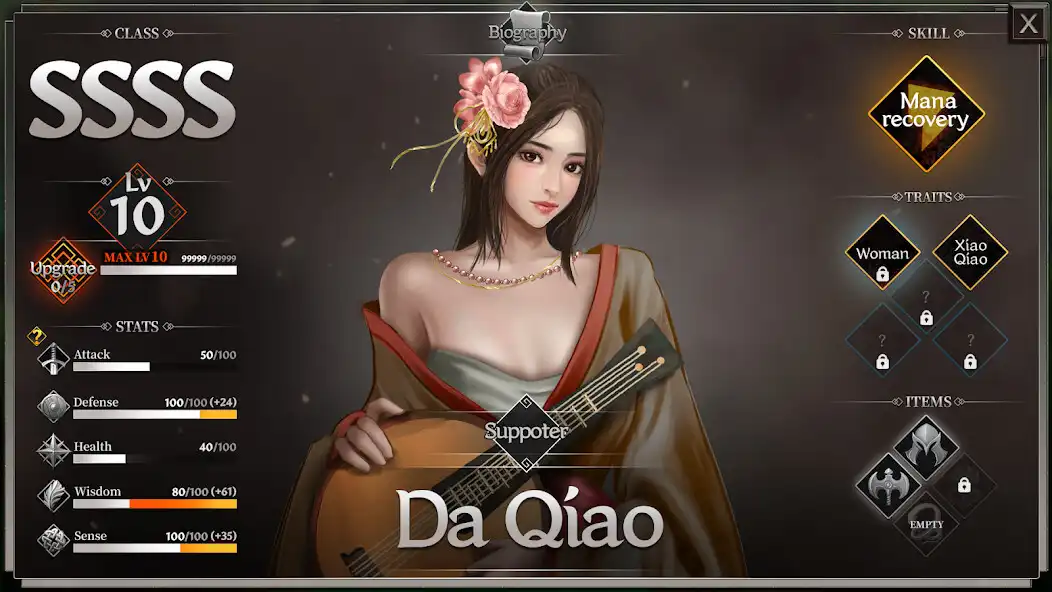
Task: Open the Biography scroll
Action: pyautogui.click(x=527, y=30)
